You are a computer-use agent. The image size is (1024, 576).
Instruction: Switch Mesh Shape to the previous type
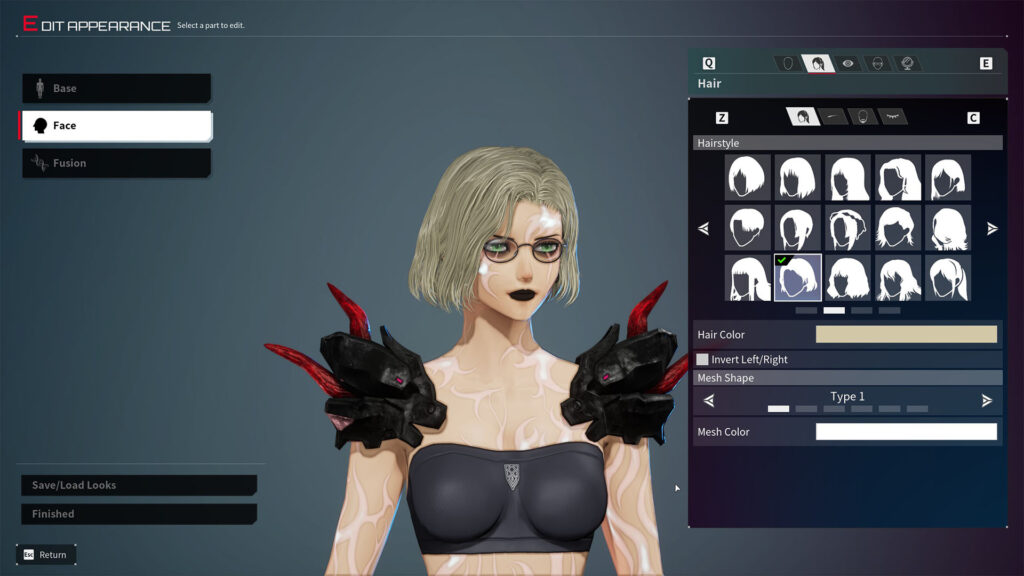[x=709, y=401]
